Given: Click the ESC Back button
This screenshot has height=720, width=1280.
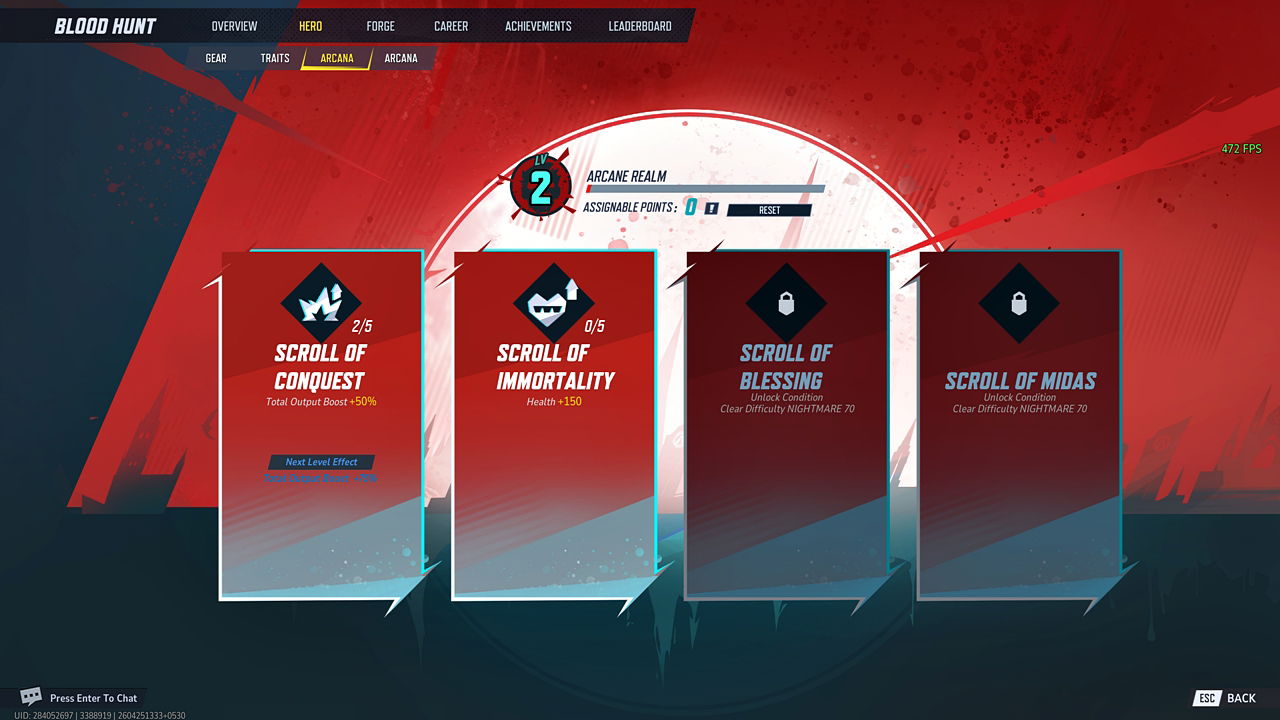Looking at the screenshot, I should pyautogui.click(x=1226, y=697).
